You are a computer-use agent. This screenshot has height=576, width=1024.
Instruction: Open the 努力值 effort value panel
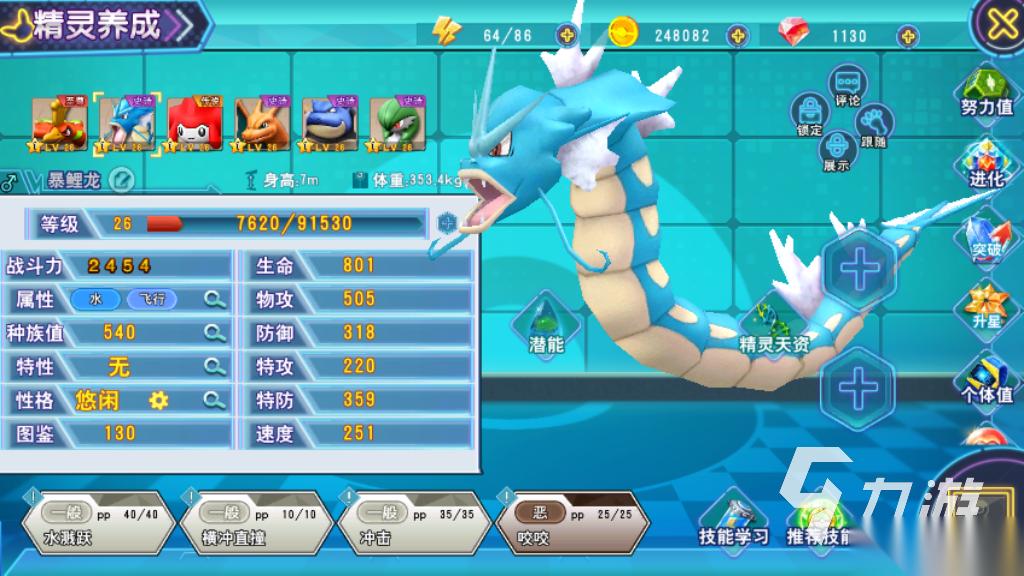[x=986, y=92]
